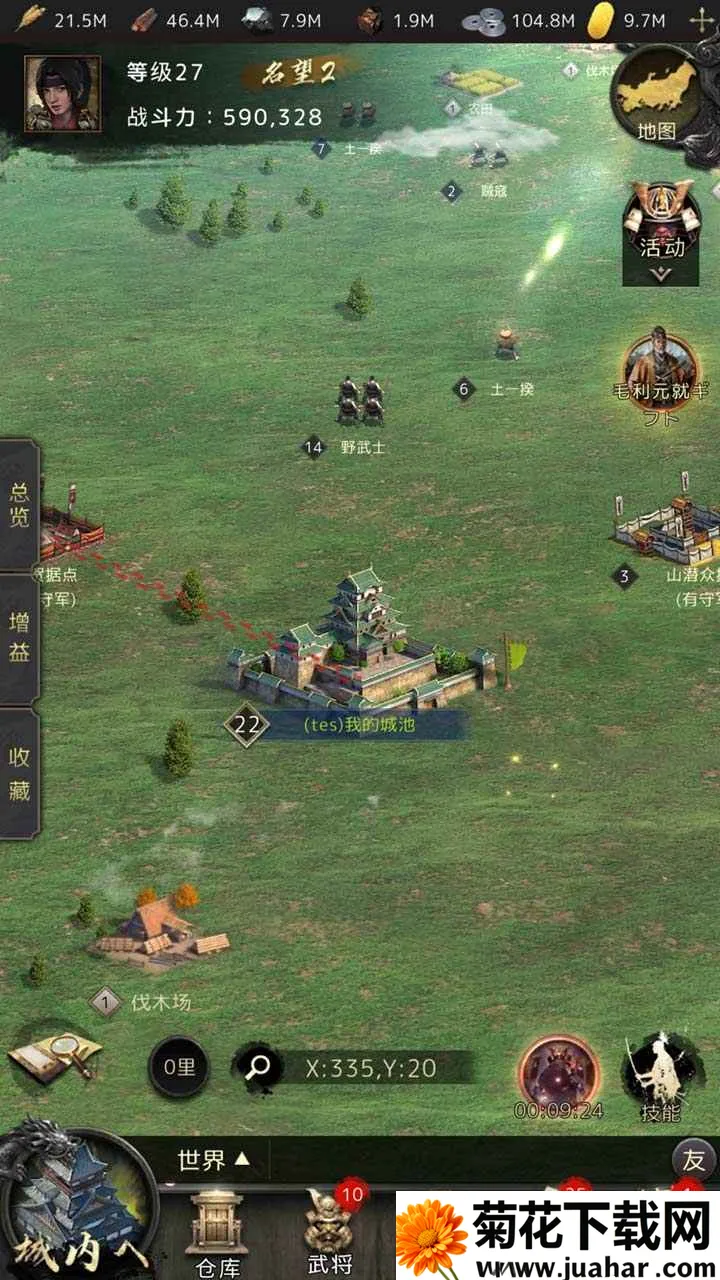Open the map and magnifier scouting icon
The height and width of the screenshot is (1280, 720).
(55, 1057)
